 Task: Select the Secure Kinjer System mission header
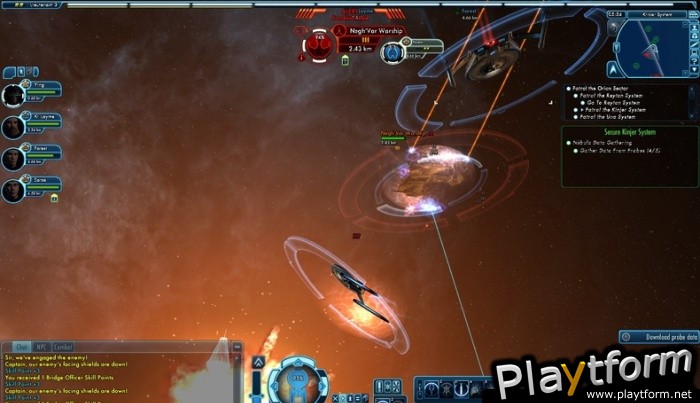[x=599, y=133]
